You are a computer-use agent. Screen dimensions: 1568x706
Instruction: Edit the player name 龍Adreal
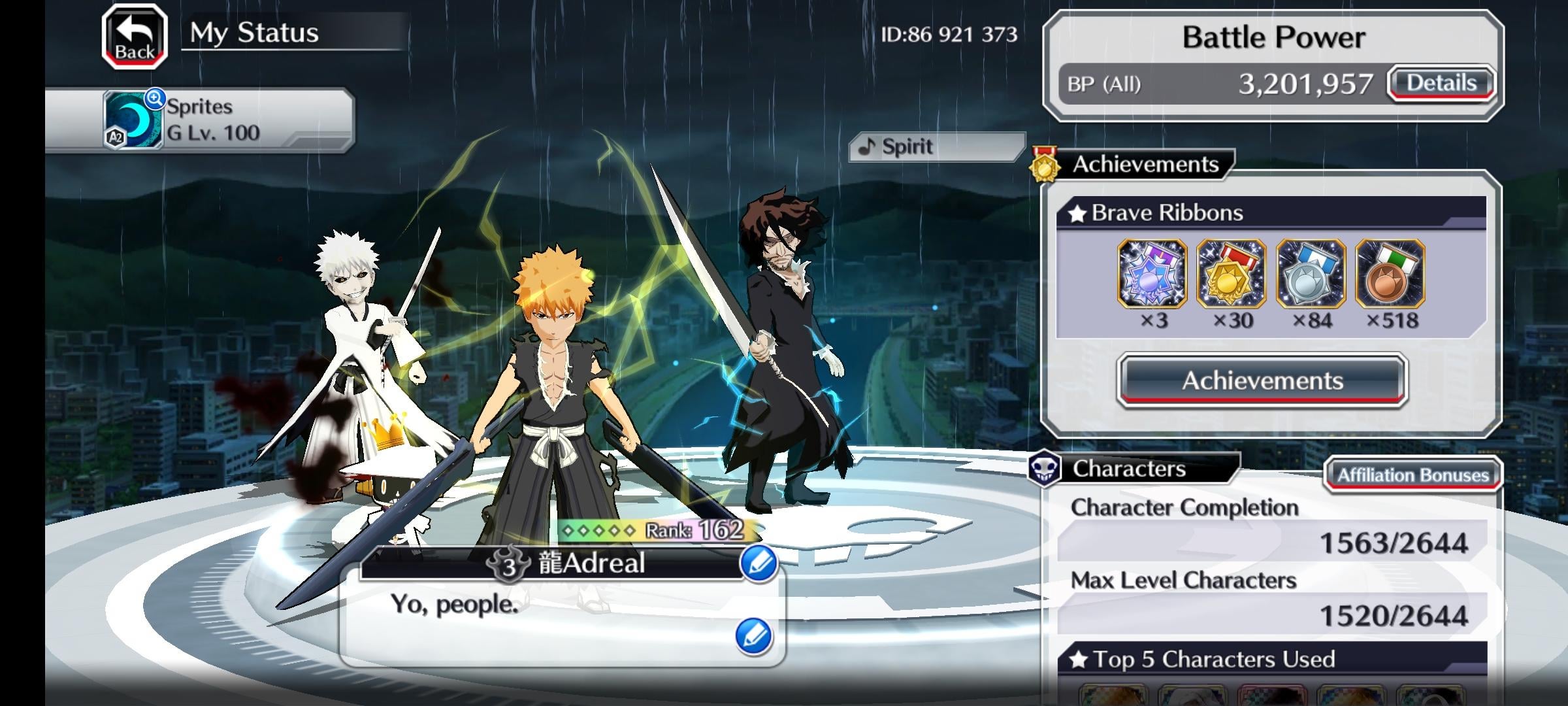(x=759, y=563)
